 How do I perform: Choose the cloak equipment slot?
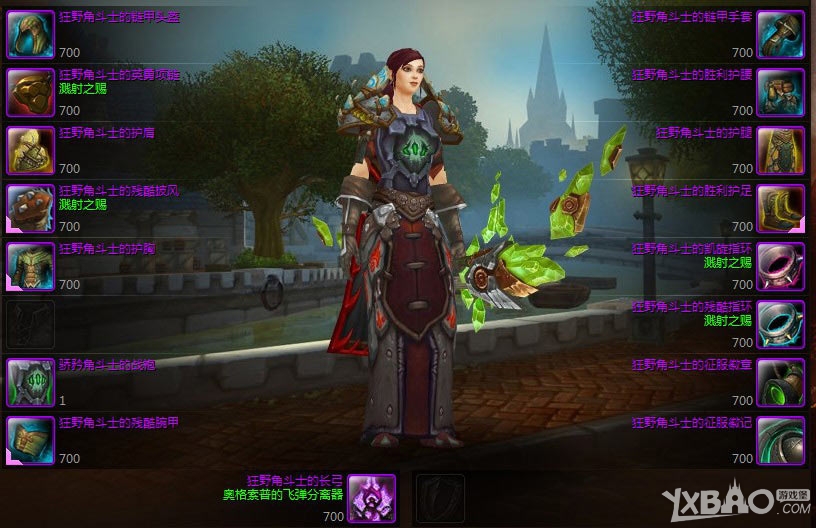[31, 208]
